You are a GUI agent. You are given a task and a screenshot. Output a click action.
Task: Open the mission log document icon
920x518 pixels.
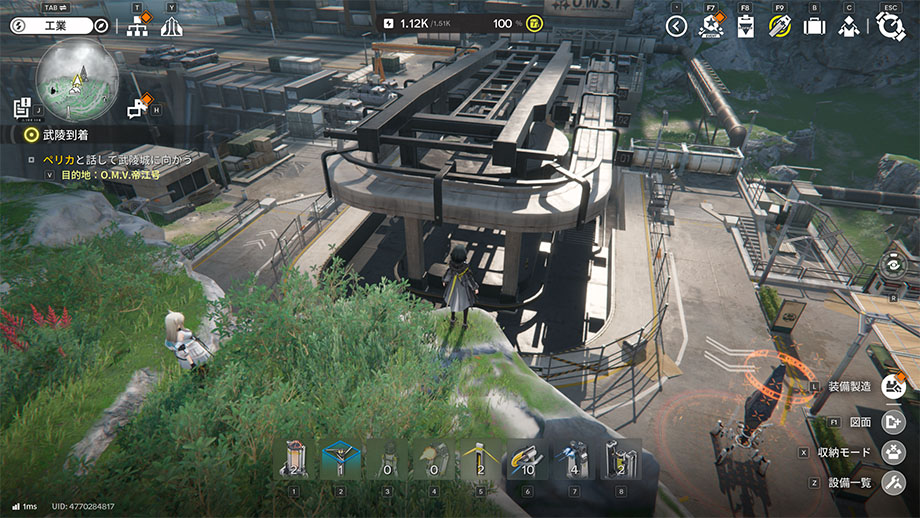22,107
